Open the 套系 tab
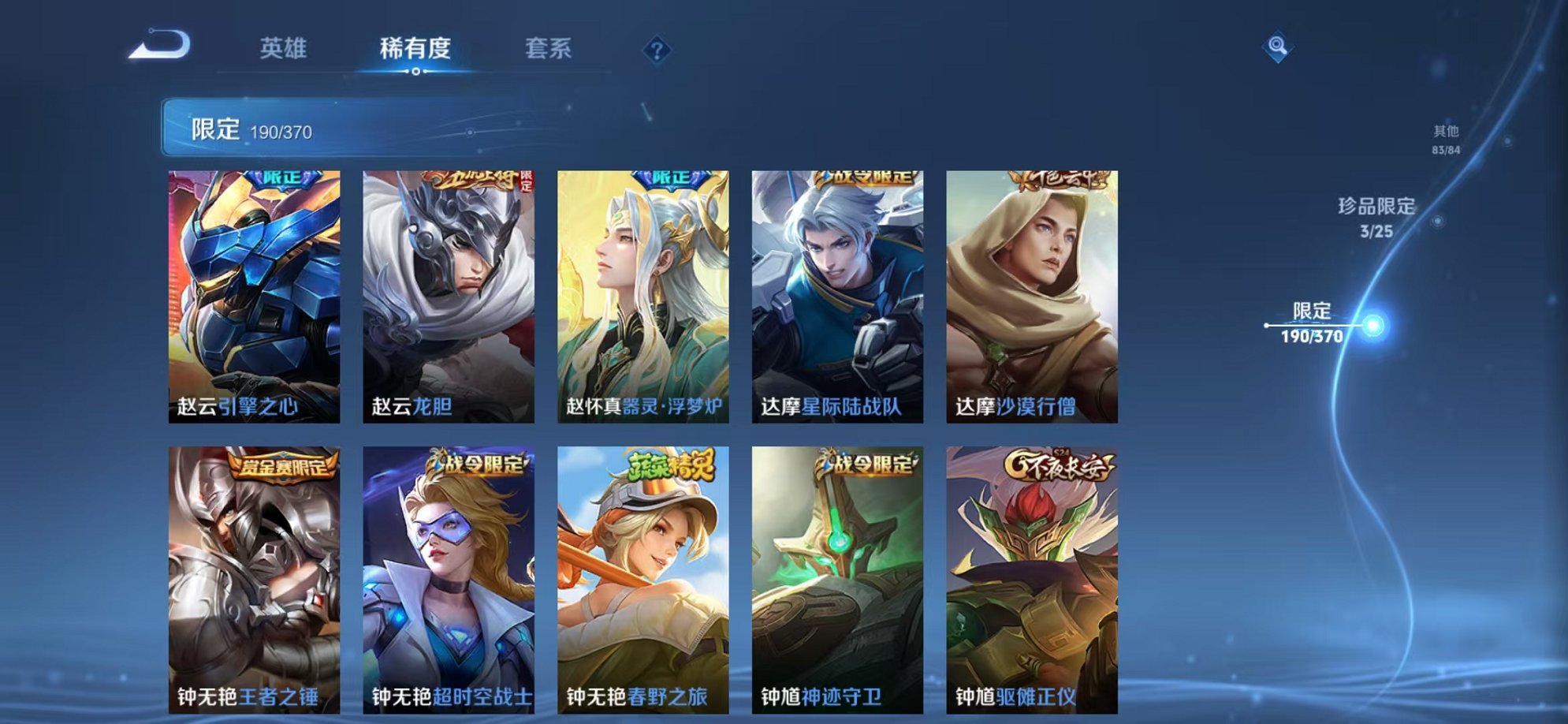This screenshot has width=1568, height=724. click(549, 49)
